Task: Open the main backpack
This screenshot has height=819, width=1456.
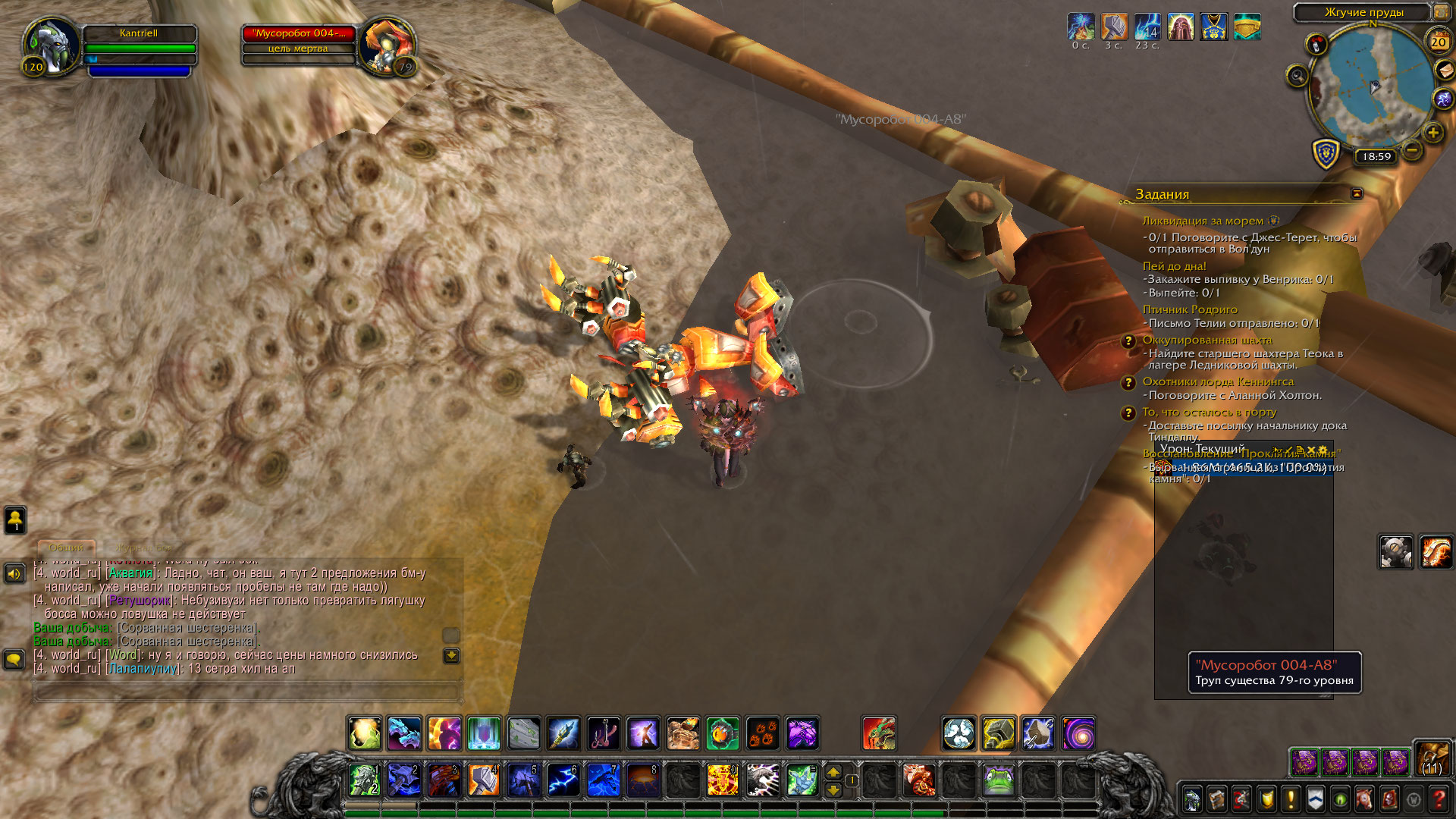Action: [1432, 760]
